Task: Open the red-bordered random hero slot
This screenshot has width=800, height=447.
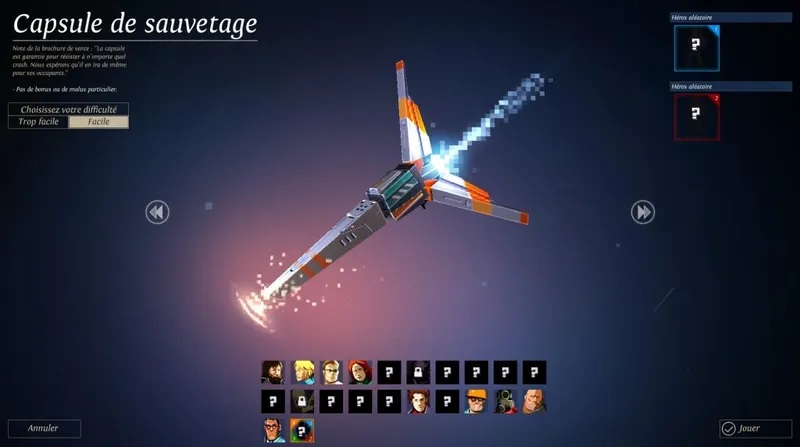Action: pos(697,117)
